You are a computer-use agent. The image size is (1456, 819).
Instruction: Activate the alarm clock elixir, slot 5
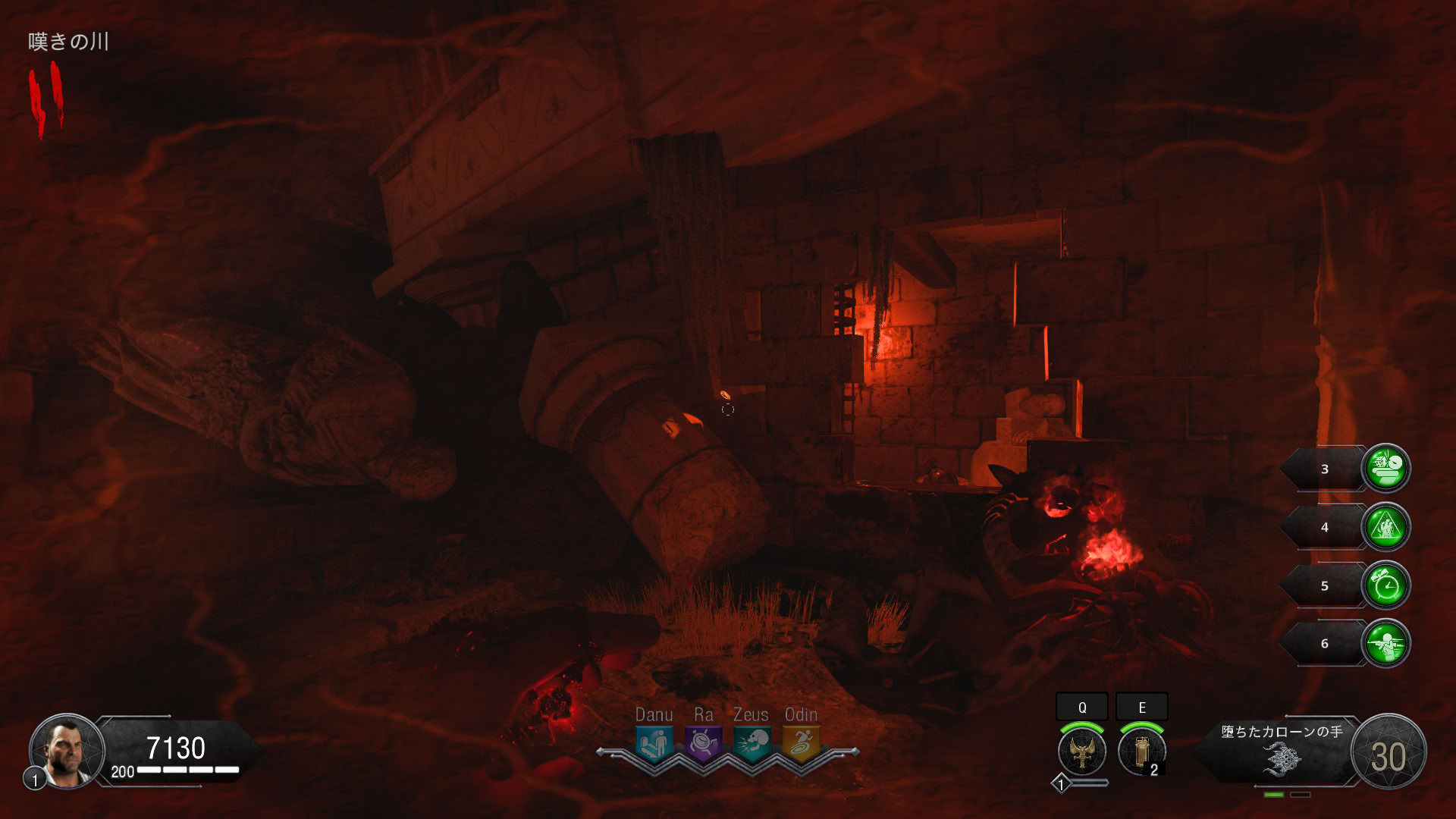click(x=1386, y=585)
